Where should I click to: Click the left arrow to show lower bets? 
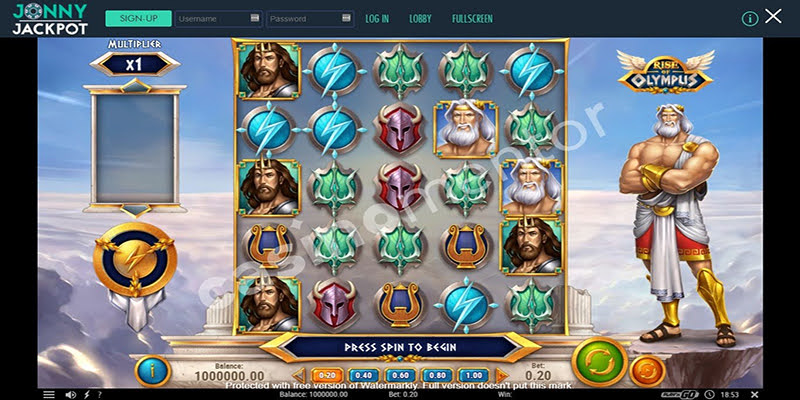click(301, 376)
